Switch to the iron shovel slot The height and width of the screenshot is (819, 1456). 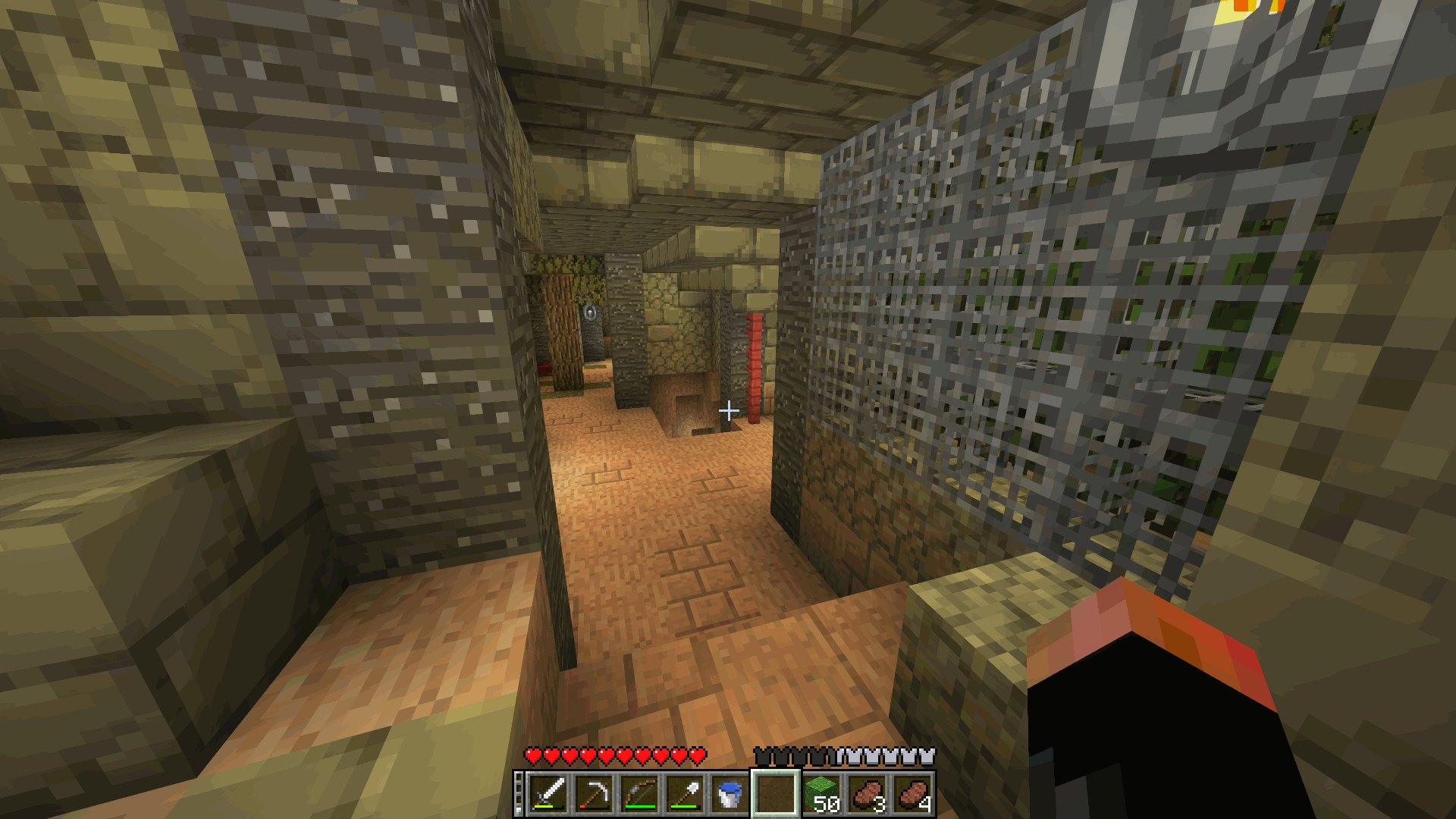pos(685,794)
